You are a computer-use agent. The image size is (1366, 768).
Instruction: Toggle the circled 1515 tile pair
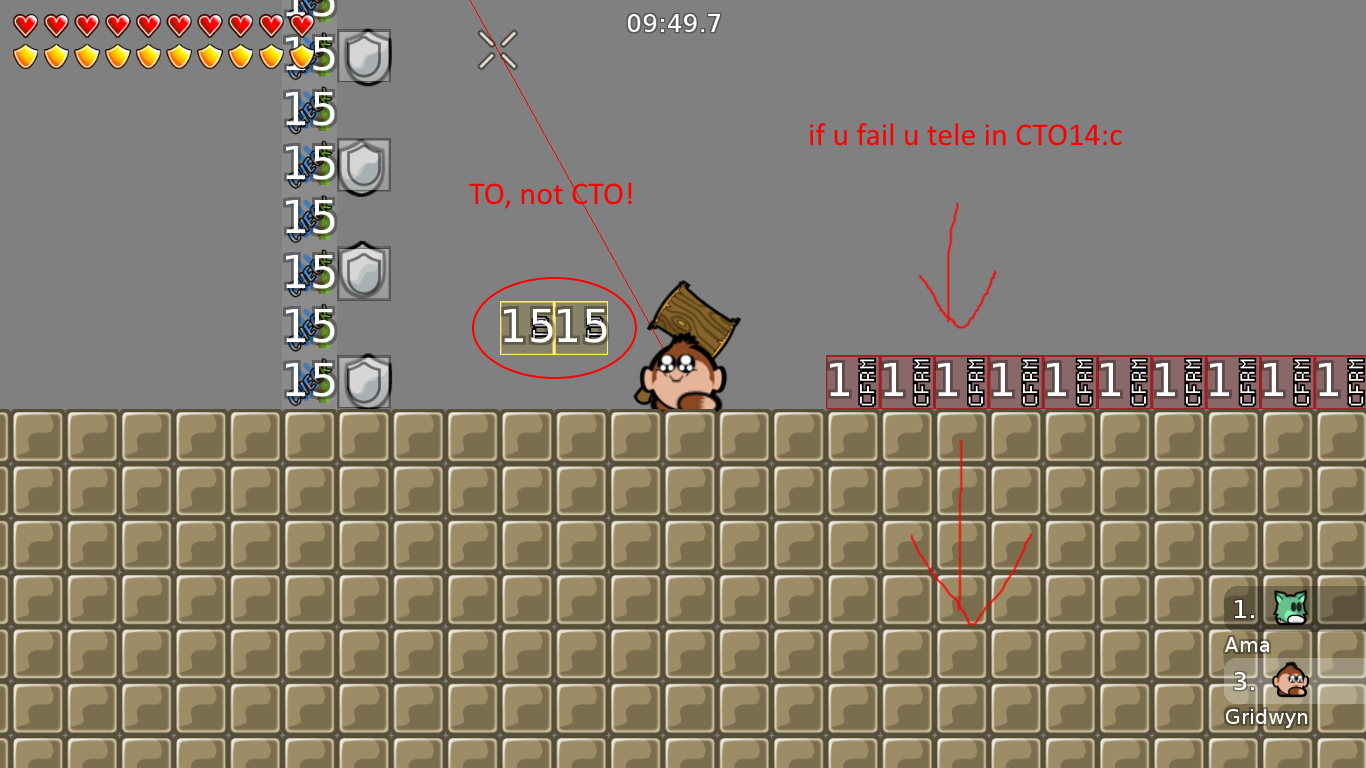click(x=555, y=325)
